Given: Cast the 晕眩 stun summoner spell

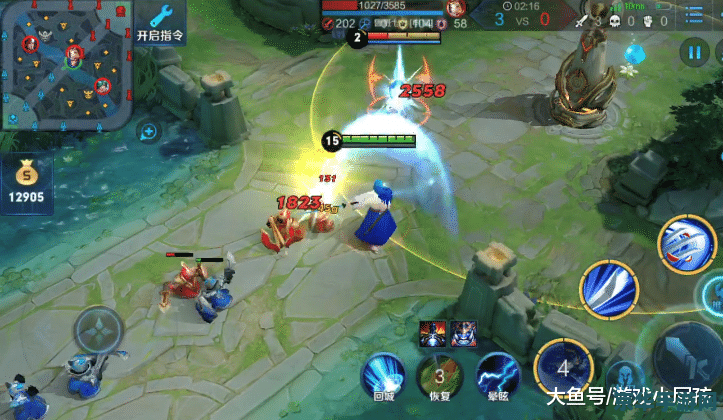Looking at the screenshot, I should coord(497,373).
